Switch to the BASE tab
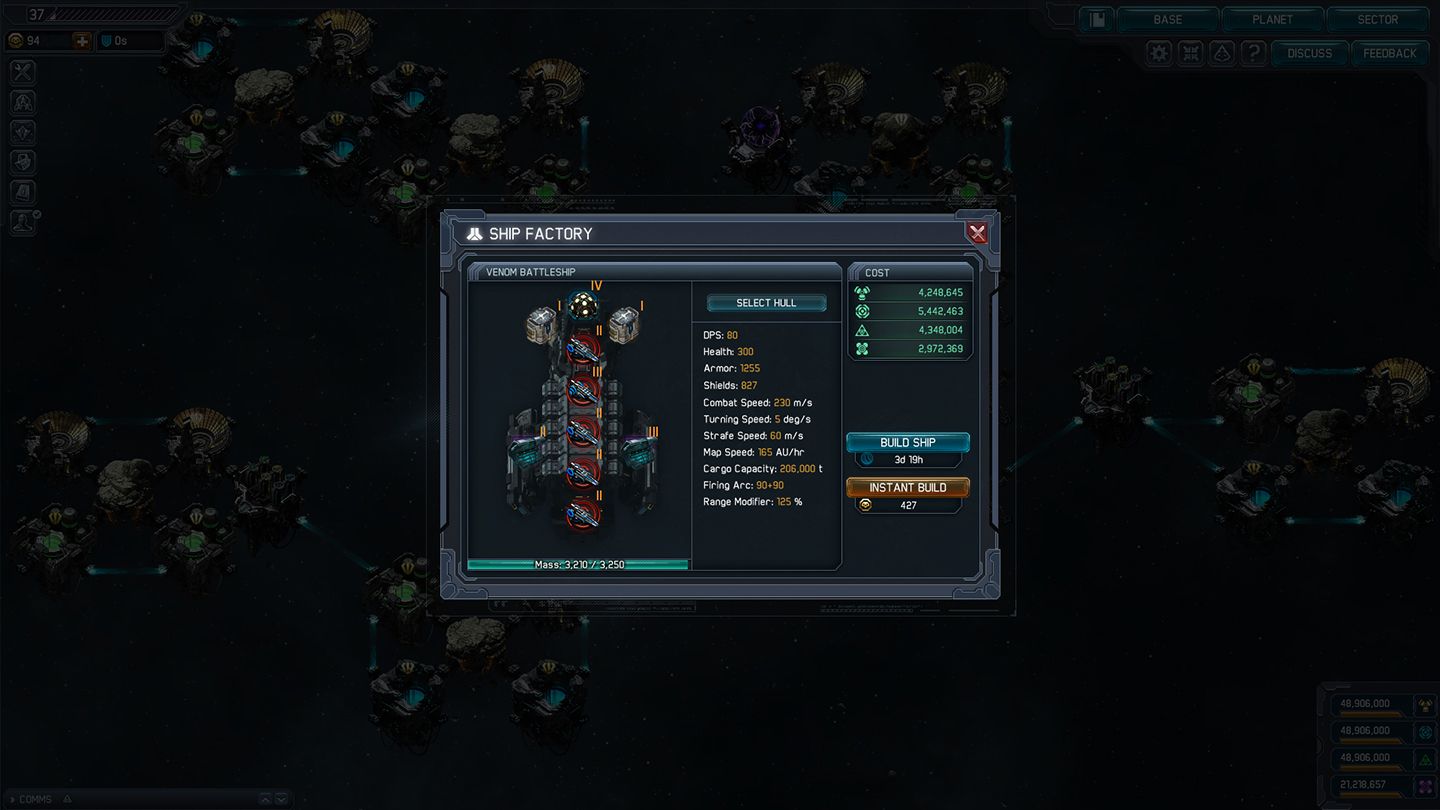The height and width of the screenshot is (810, 1440). (x=1167, y=19)
